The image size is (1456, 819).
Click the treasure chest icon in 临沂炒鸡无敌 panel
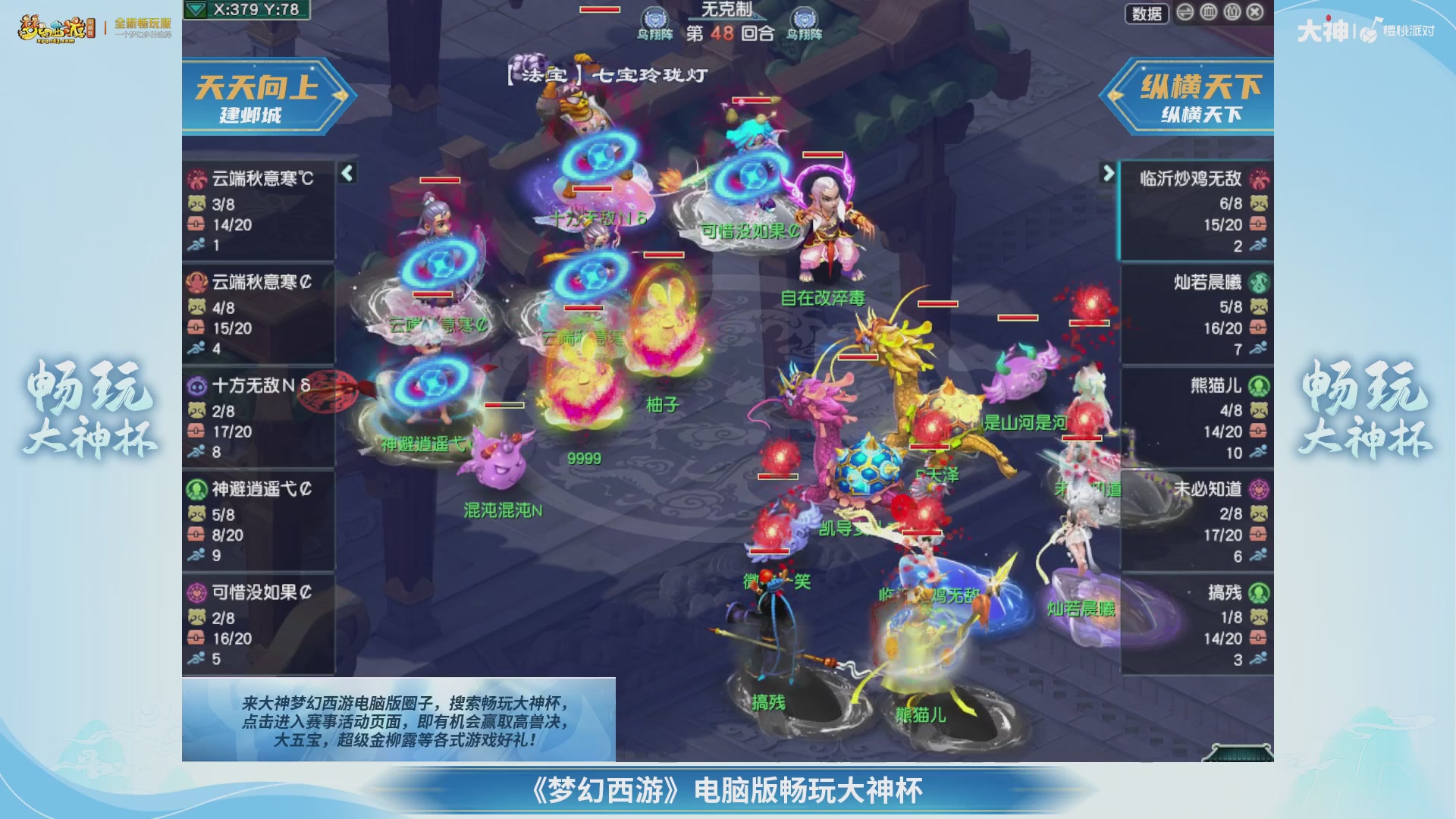(x=1259, y=224)
